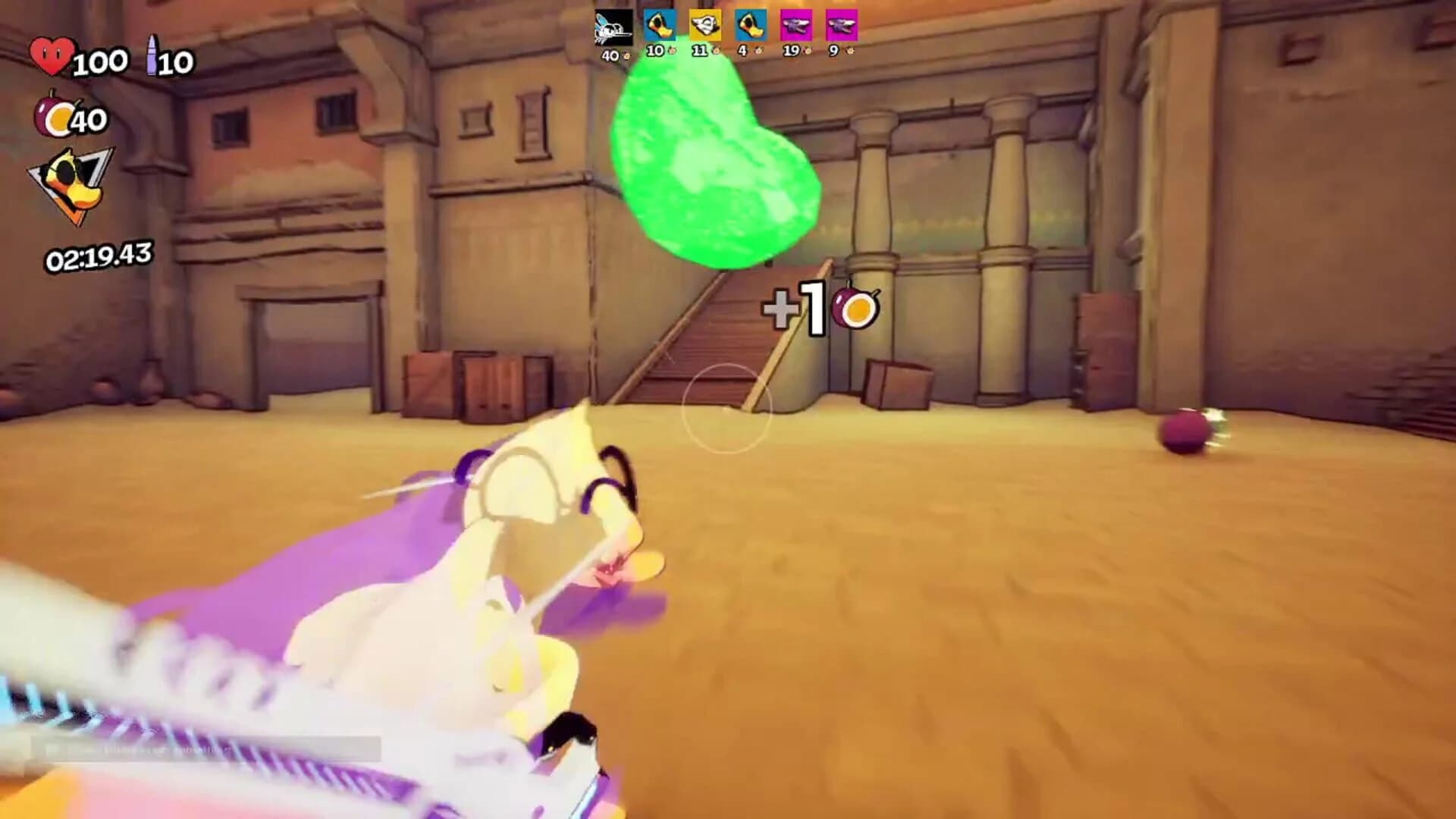This screenshot has height=819, width=1456.
Task: Click the fruit badge beside the 40 score
Action: [627, 55]
